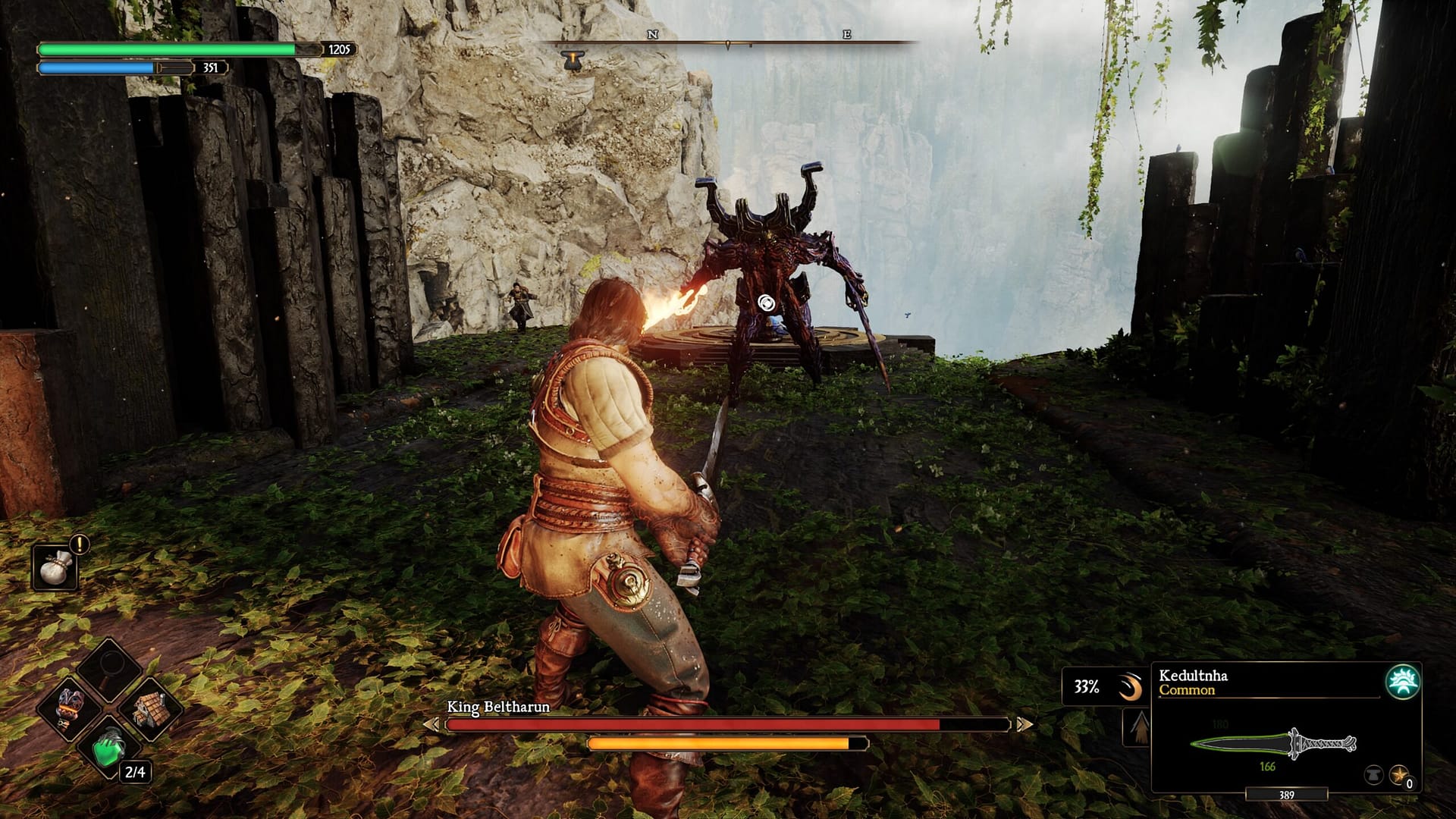Click the exclamation alert badge on the pouch
Screen dimensions: 1456x819
tap(78, 544)
